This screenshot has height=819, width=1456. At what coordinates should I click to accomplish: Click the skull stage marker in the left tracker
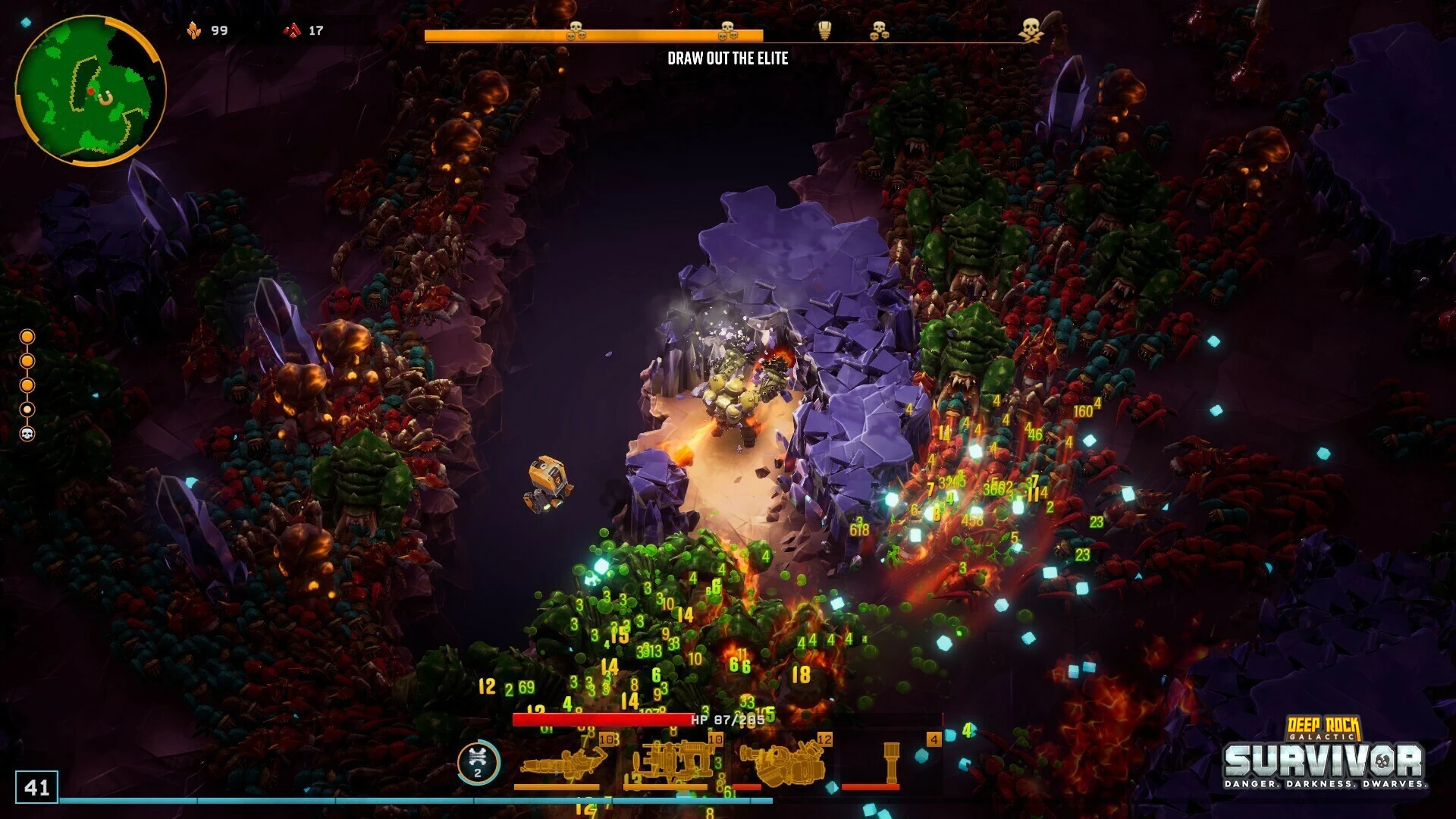27,434
